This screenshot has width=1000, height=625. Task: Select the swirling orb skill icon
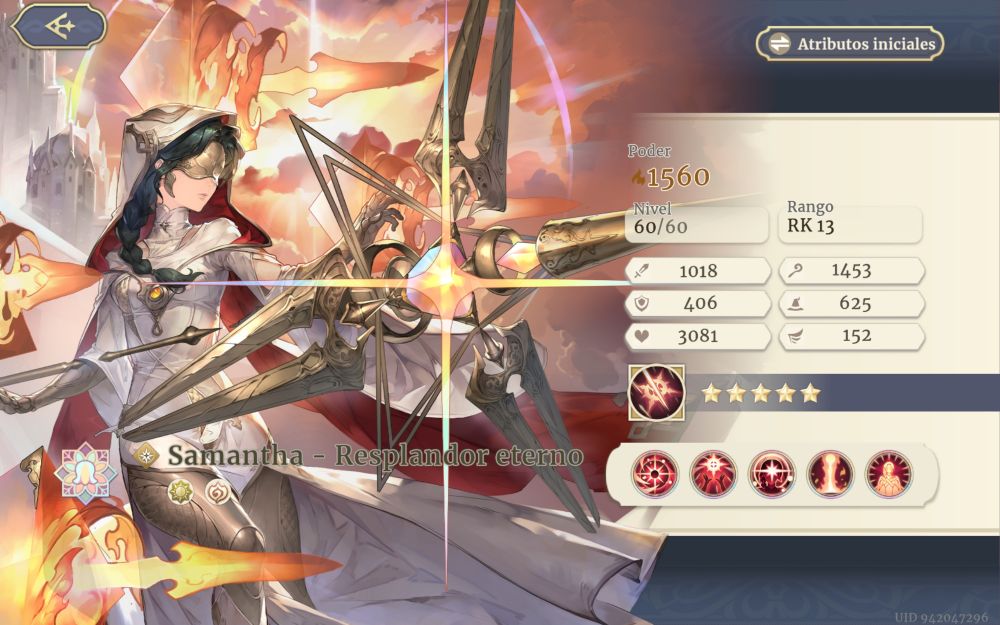click(655, 473)
